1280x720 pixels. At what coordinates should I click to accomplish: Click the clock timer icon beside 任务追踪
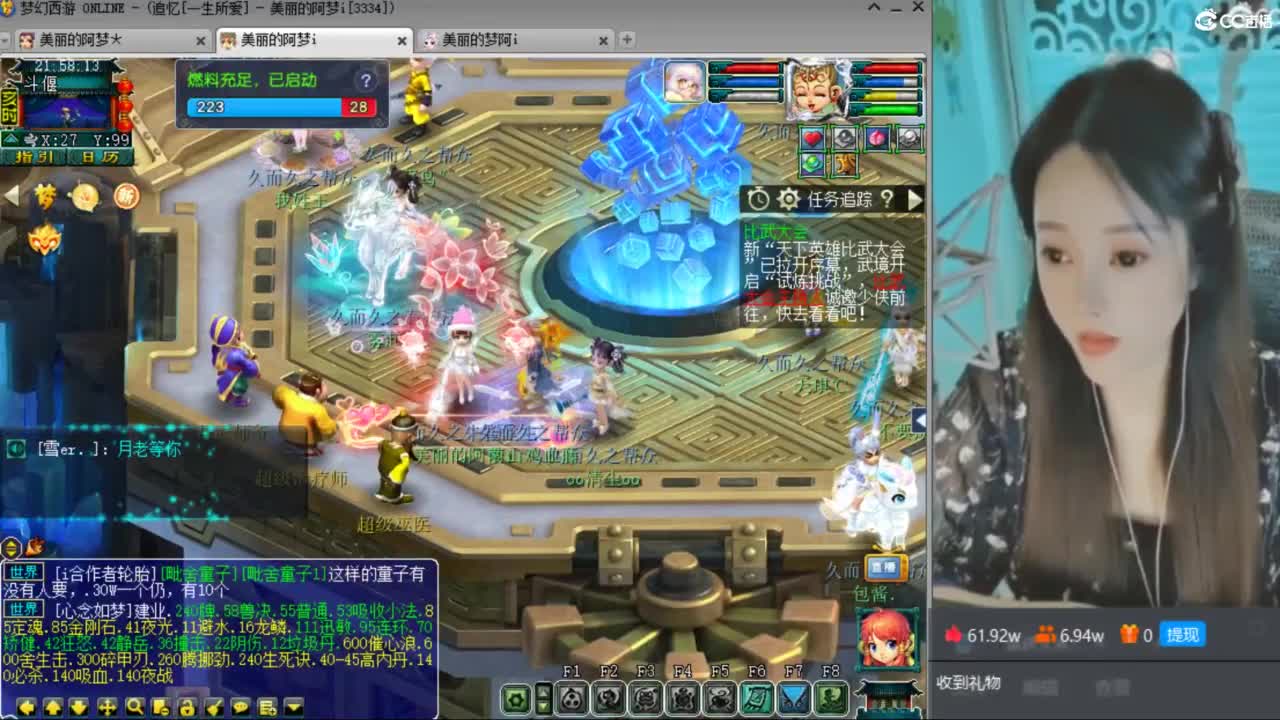pyautogui.click(x=758, y=199)
